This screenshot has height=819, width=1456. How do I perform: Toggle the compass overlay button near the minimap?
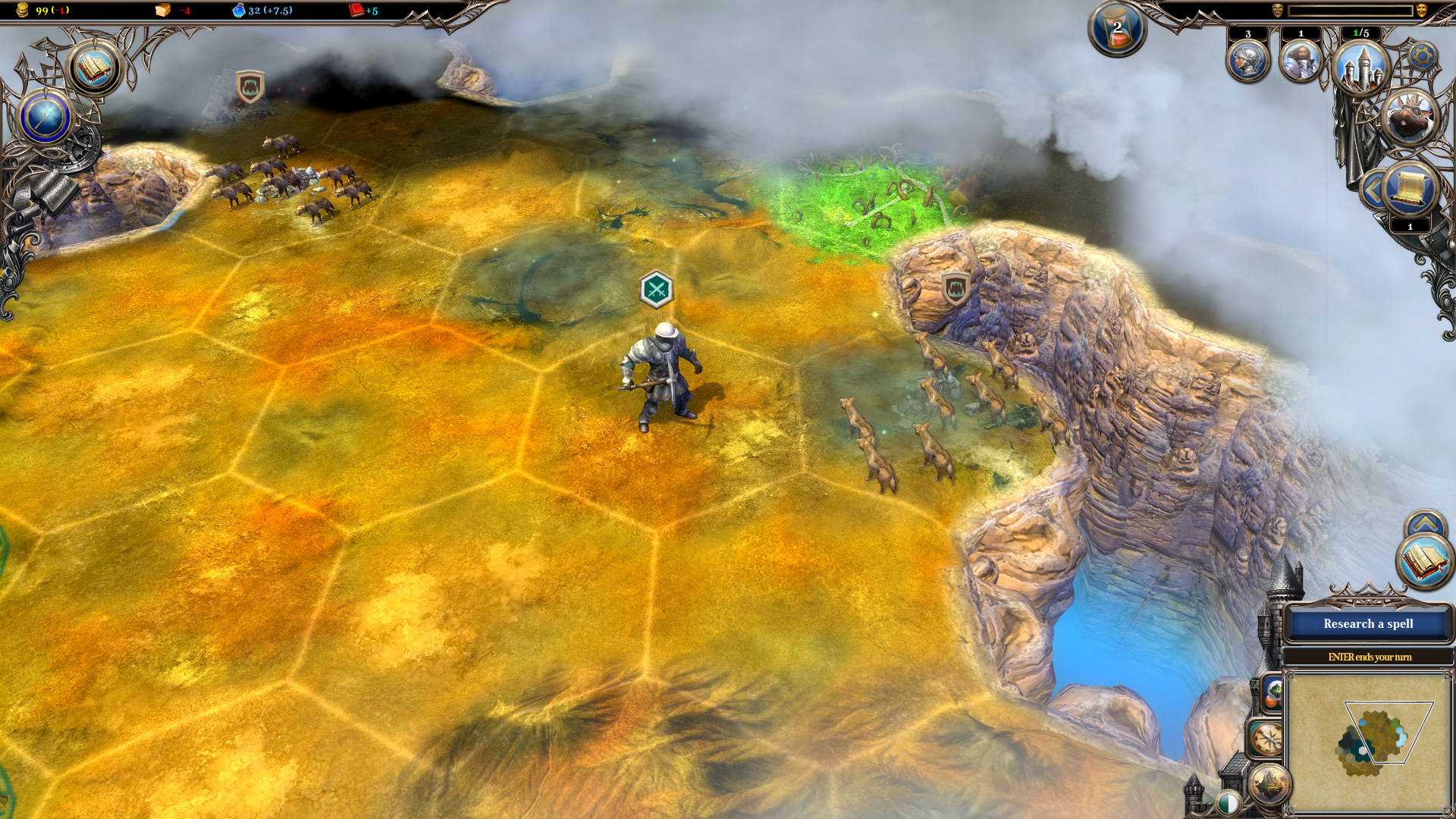pyautogui.click(x=1268, y=738)
